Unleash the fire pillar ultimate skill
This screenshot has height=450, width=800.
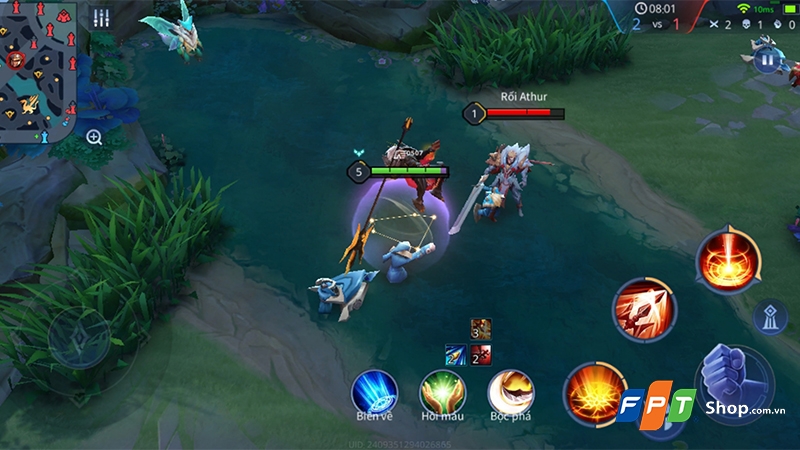727,260
